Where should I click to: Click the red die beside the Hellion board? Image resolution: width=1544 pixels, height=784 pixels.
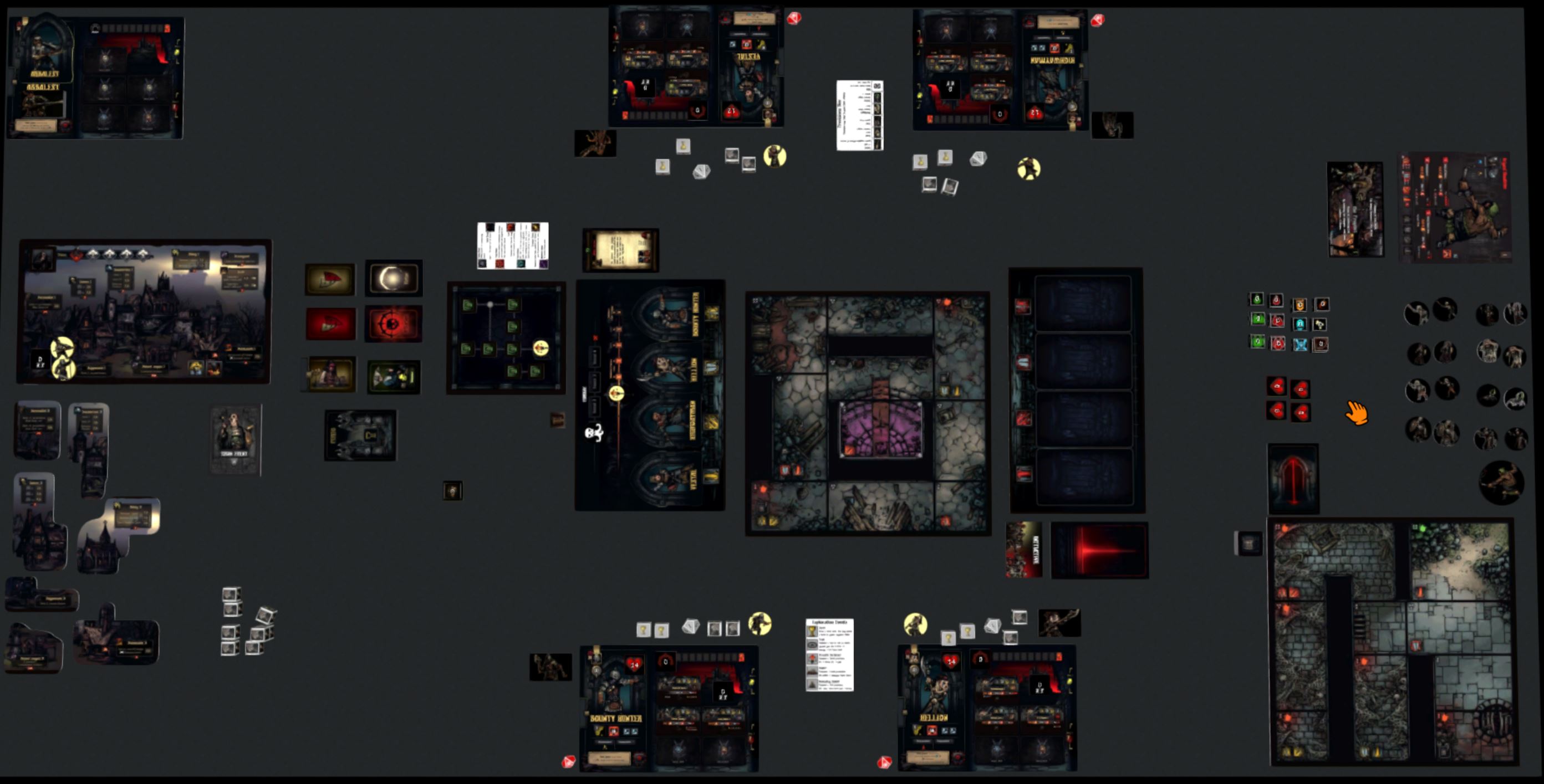[884, 762]
